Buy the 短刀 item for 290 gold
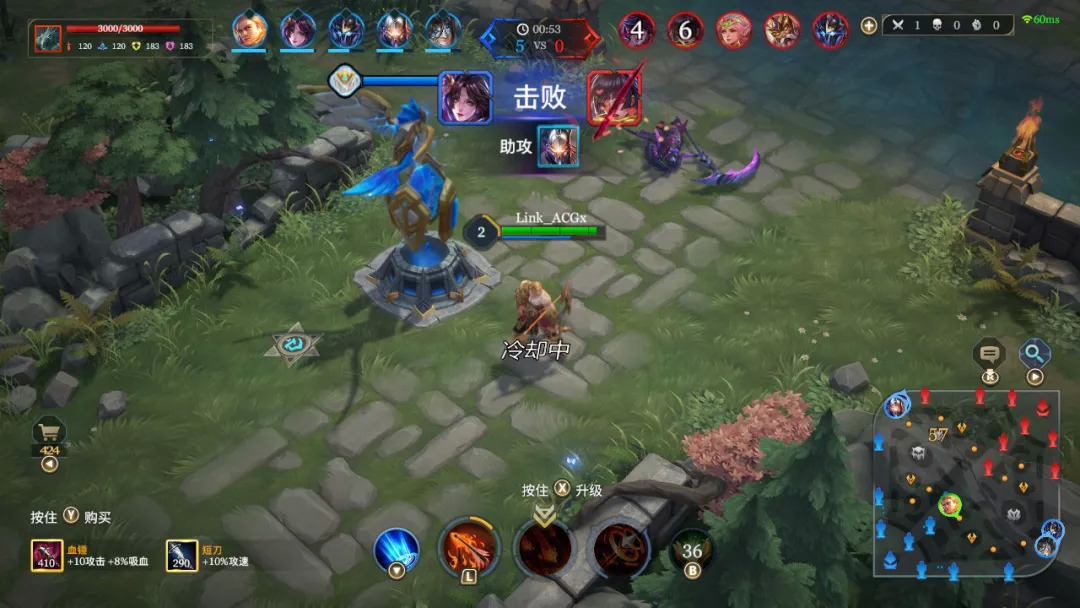1080x608 pixels. [x=181, y=555]
